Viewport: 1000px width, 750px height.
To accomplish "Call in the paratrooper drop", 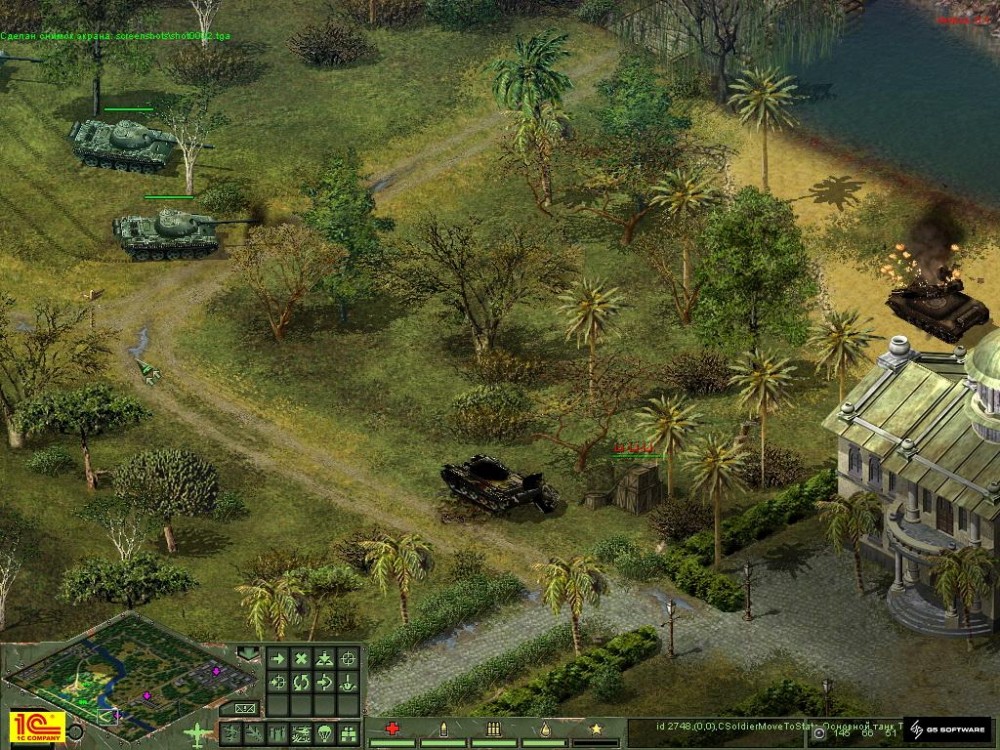I will [324, 733].
